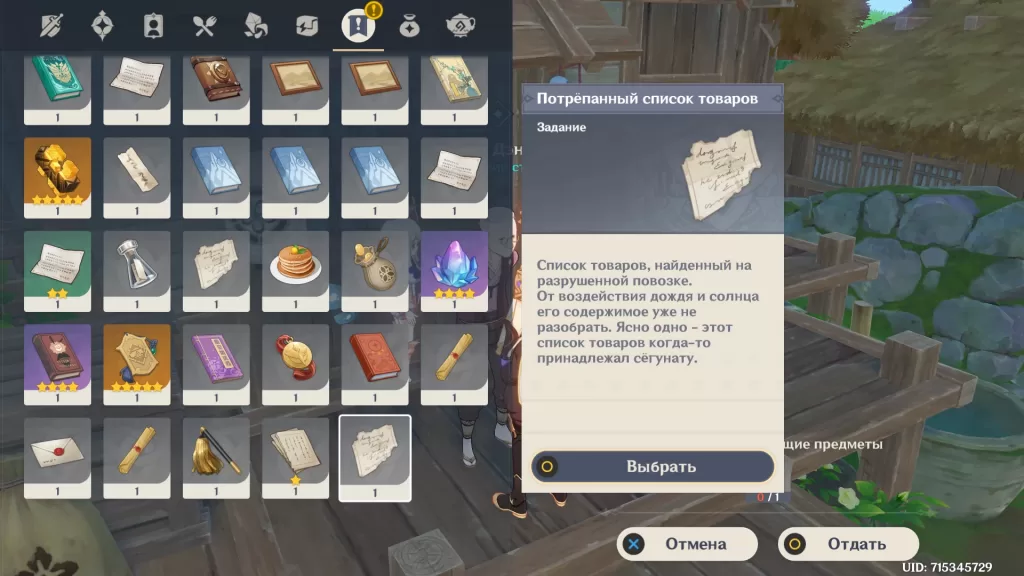
Task: Switch to the weapons sword tab
Action: [50, 25]
